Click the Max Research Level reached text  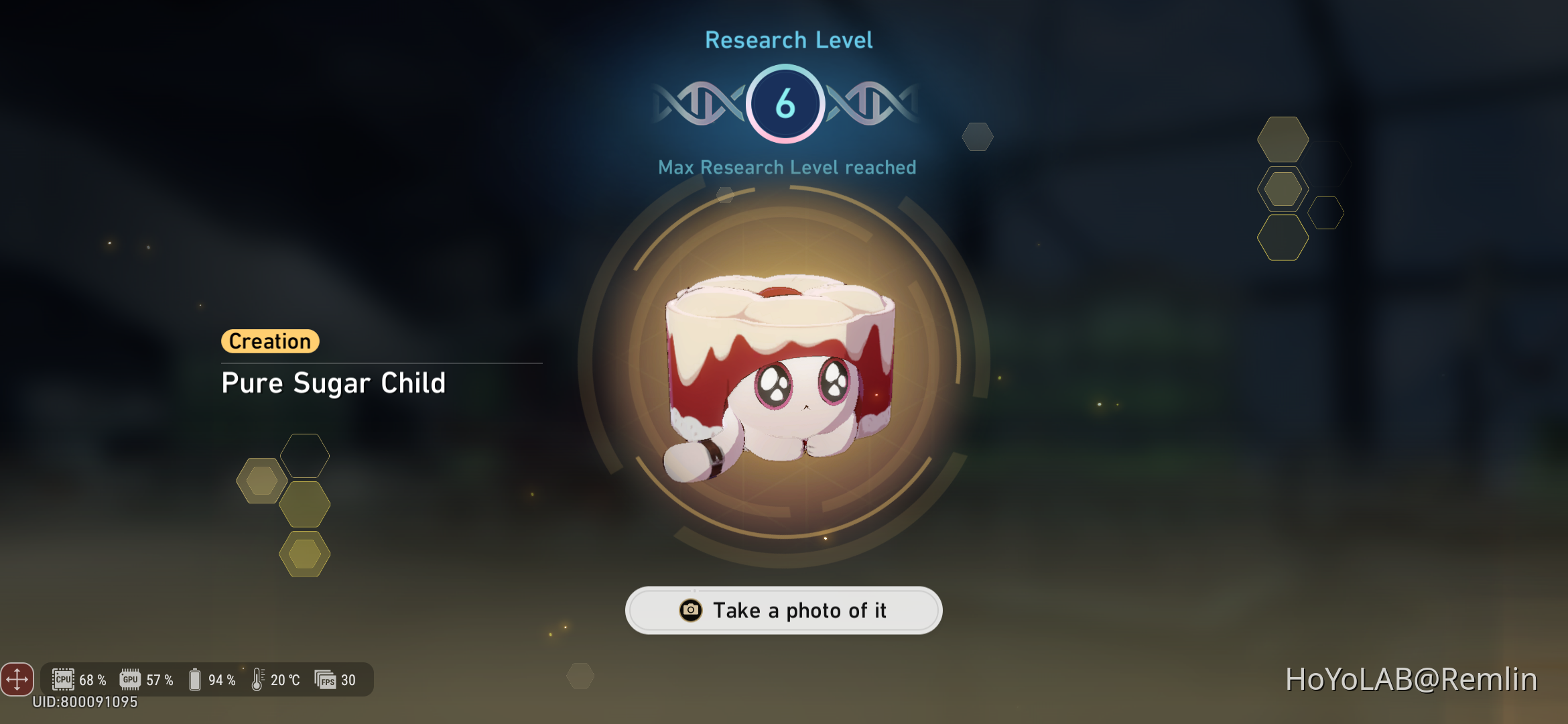click(x=787, y=168)
